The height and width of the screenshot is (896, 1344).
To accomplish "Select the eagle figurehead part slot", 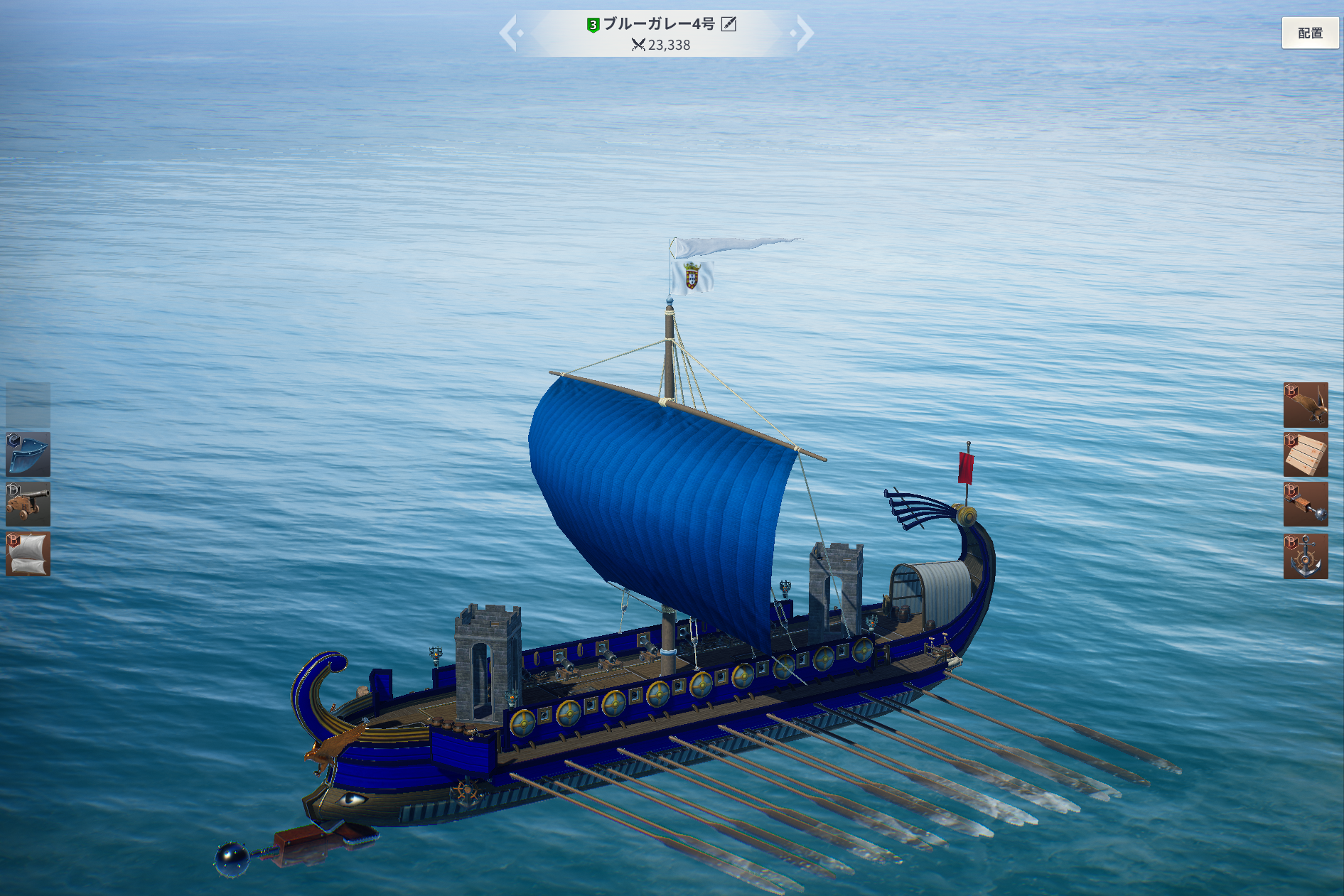I will tap(1305, 405).
